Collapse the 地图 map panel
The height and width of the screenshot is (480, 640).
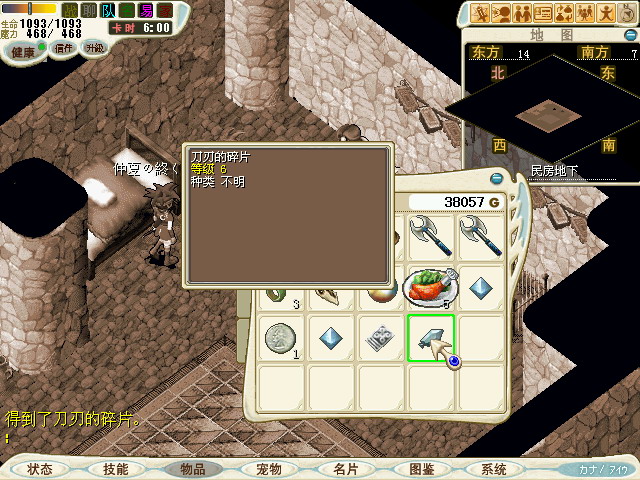click(630, 34)
